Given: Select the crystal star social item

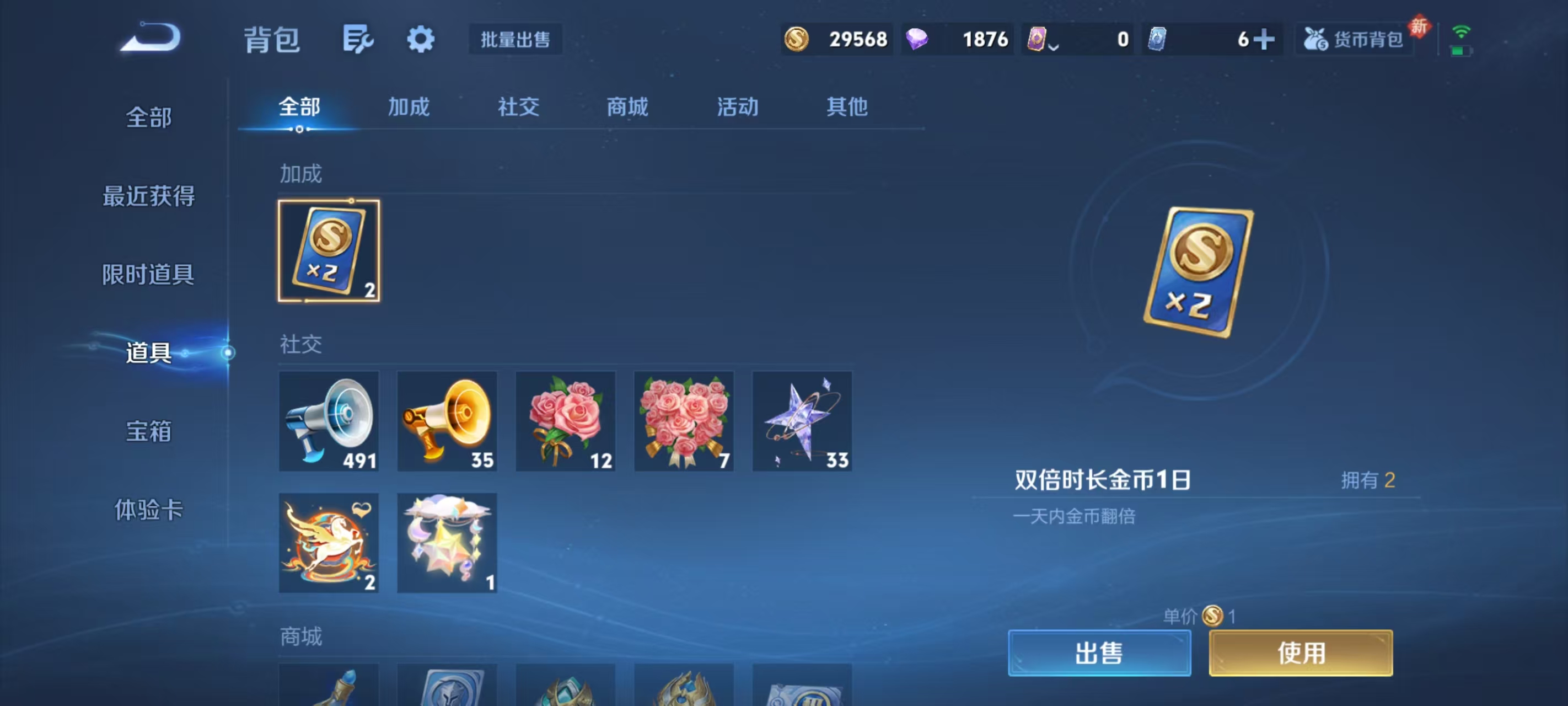Looking at the screenshot, I should coord(802,420).
